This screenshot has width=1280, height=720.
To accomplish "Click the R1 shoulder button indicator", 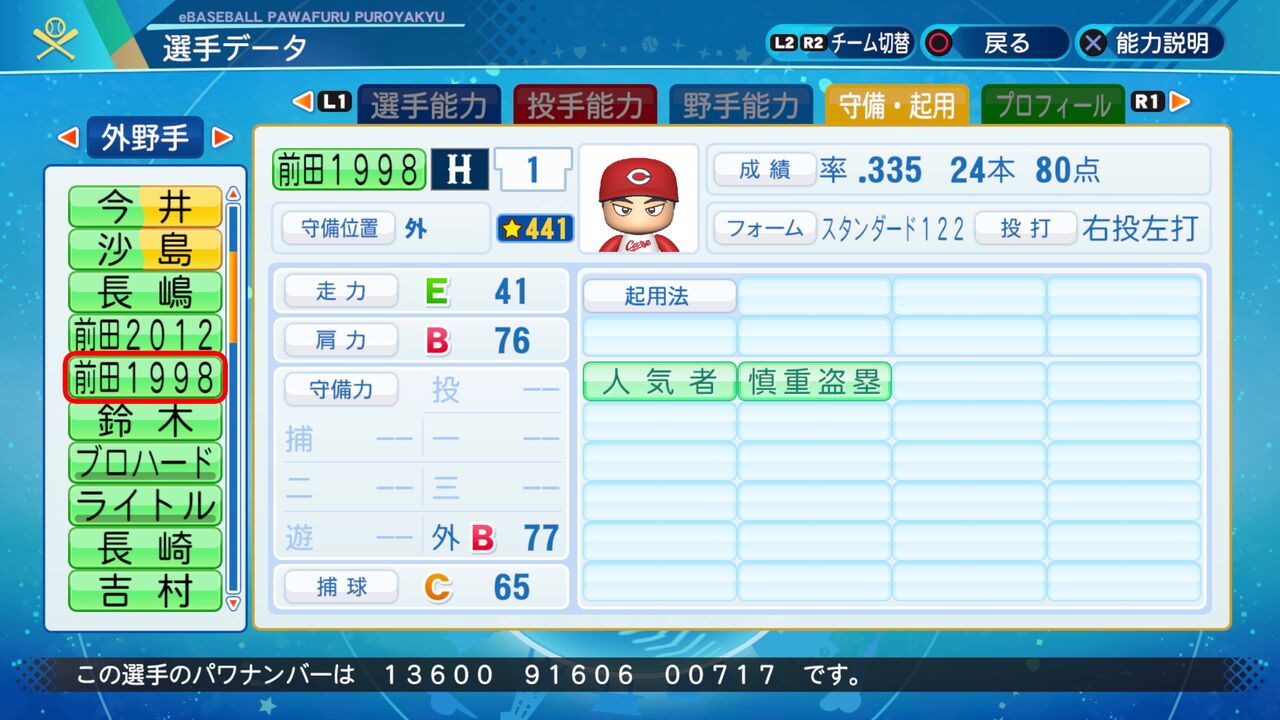I will click(1146, 101).
